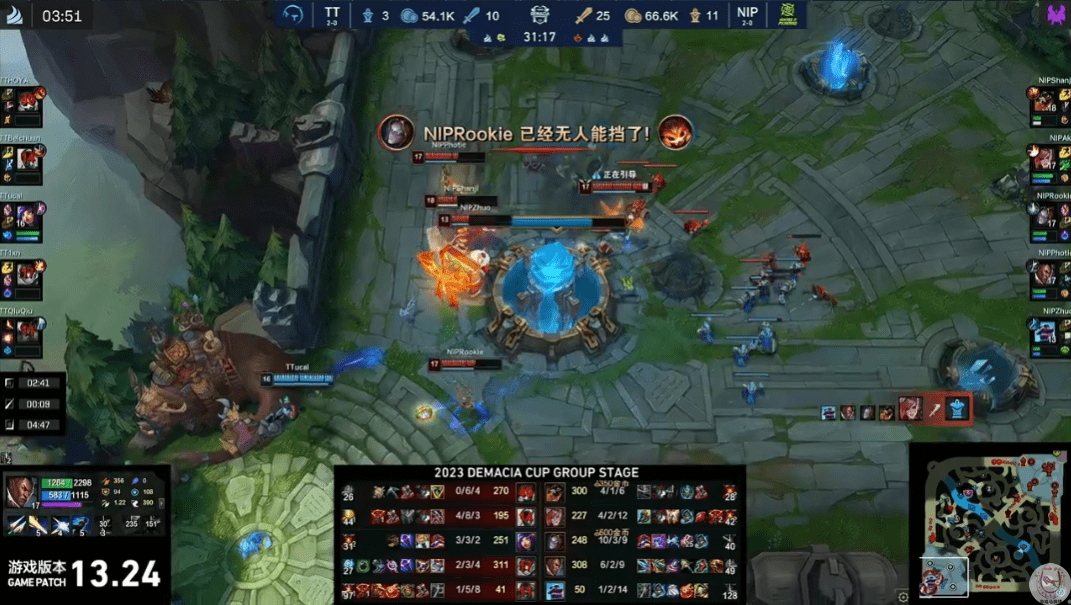Screen dimensions: 1071x605
Task: Click the central emblem in the top scorebar
Action: pos(540,15)
